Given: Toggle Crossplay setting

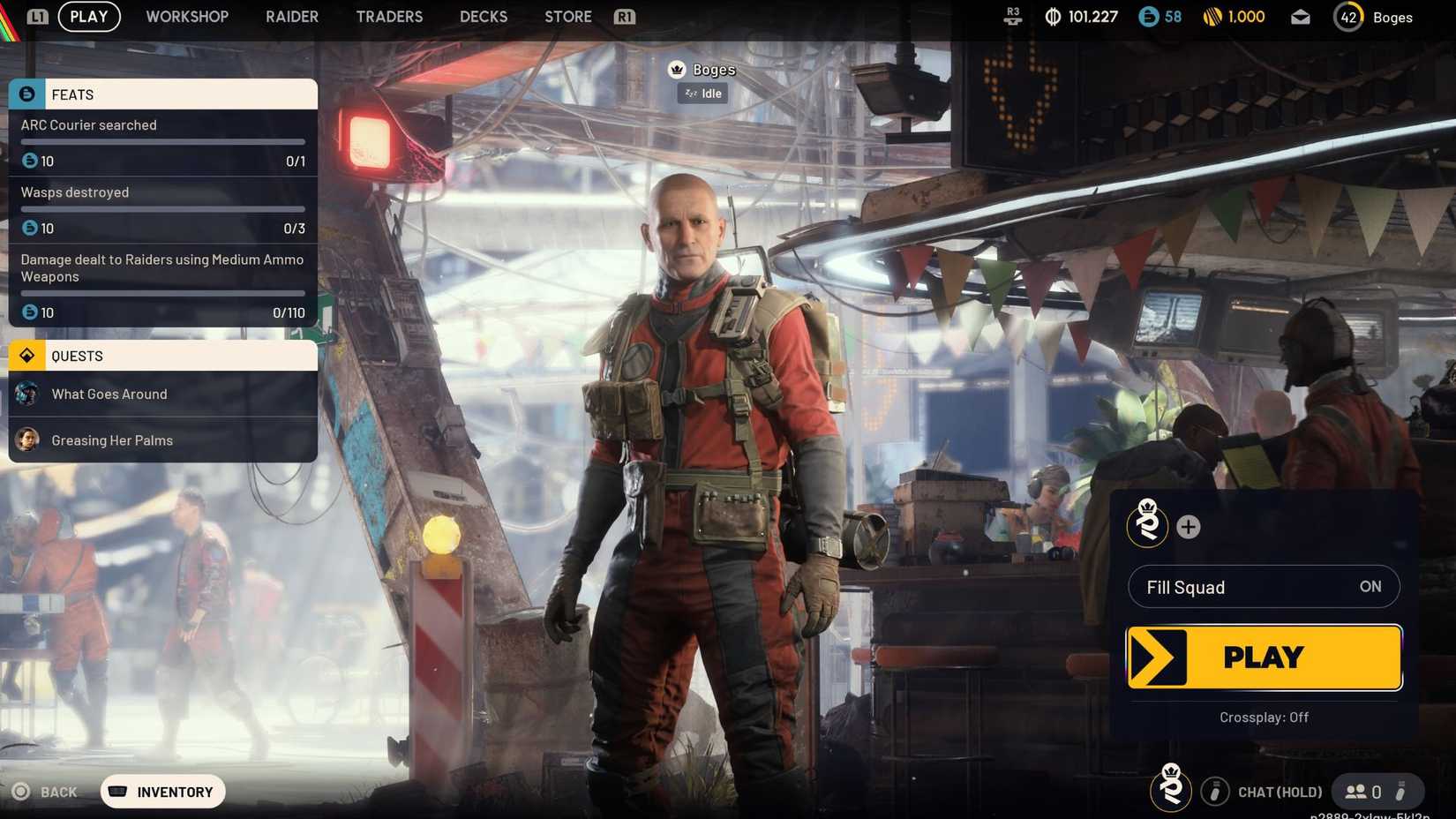Looking at the screenshot, I should [1264, 718].
